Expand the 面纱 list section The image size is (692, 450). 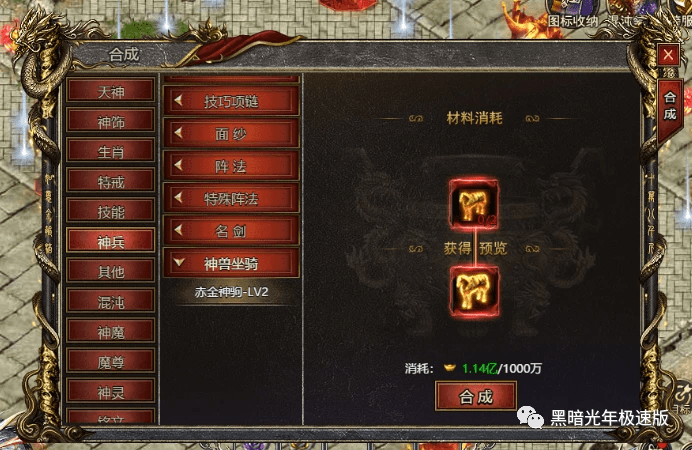pos(232,133)
